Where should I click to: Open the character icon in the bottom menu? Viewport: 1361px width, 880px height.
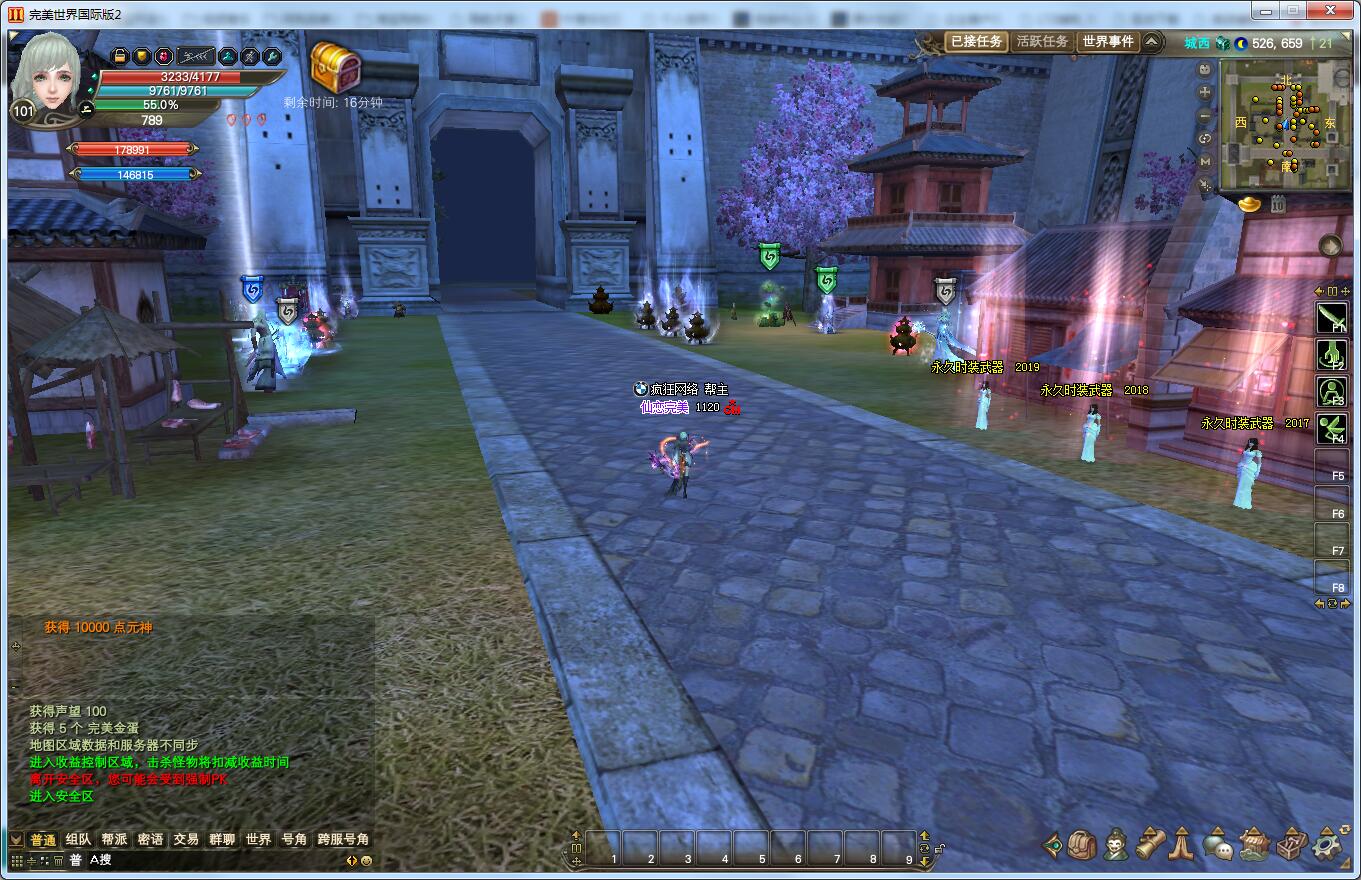1117,845
